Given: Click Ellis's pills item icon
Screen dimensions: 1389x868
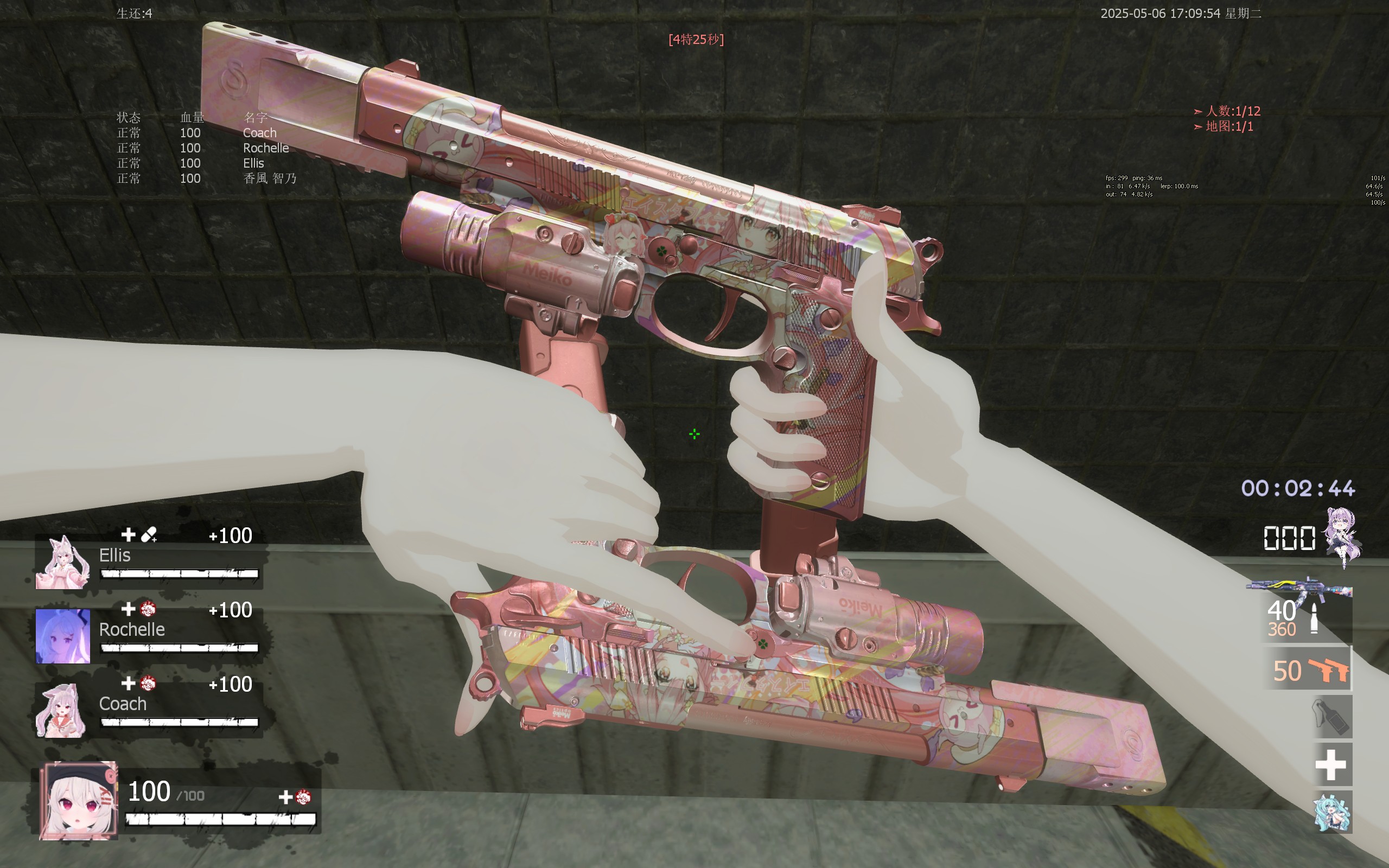Looking at the screenshot, I should point(149,535).
